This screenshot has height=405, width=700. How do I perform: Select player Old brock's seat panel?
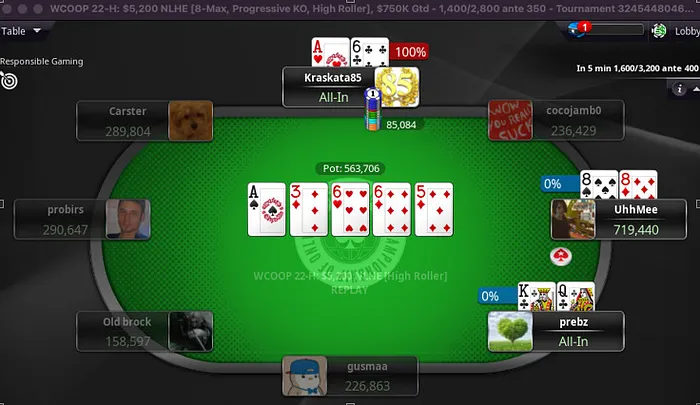pos(127,331)
